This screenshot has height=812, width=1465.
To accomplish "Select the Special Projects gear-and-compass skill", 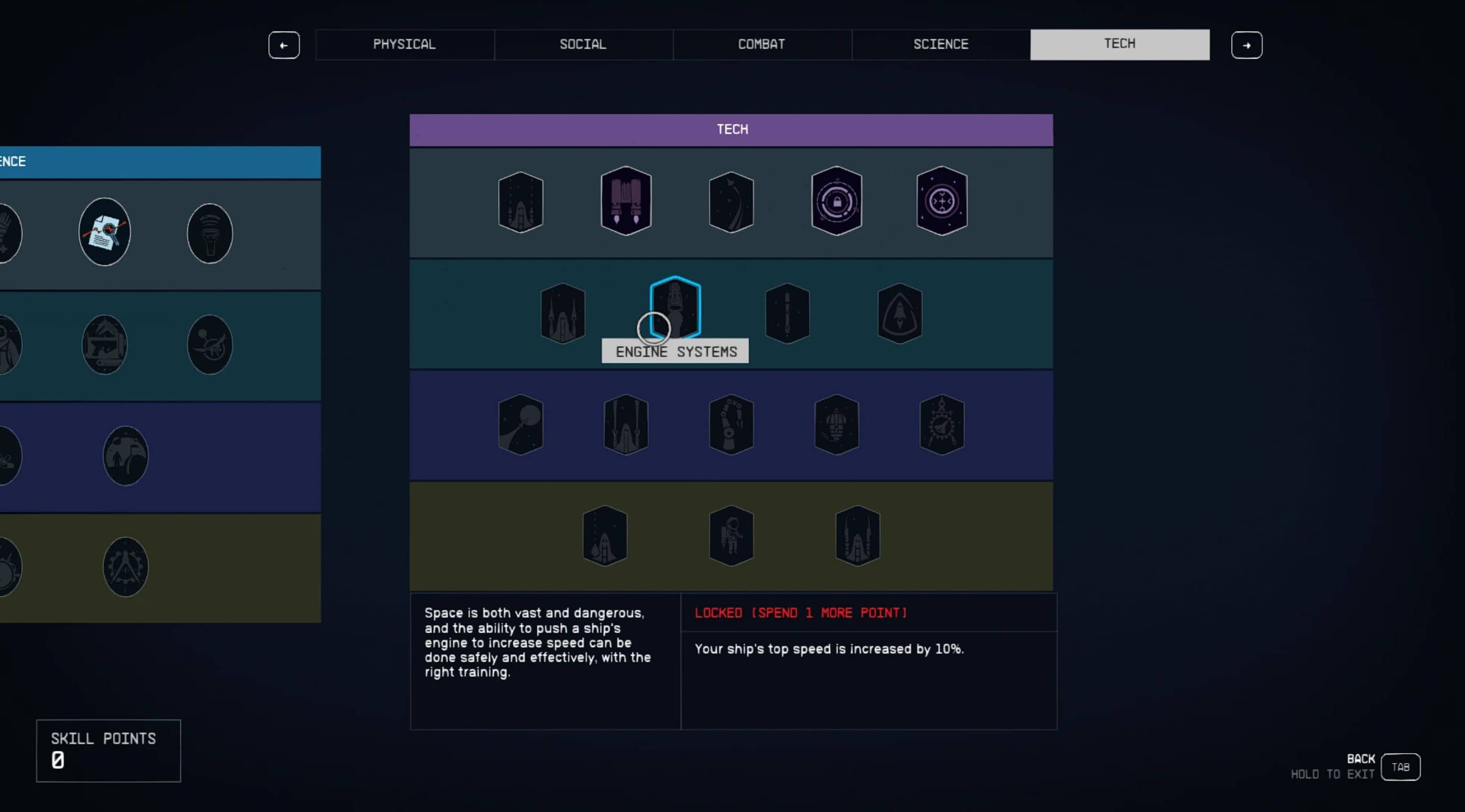I will pyautogui.click(x=126, y=567).
